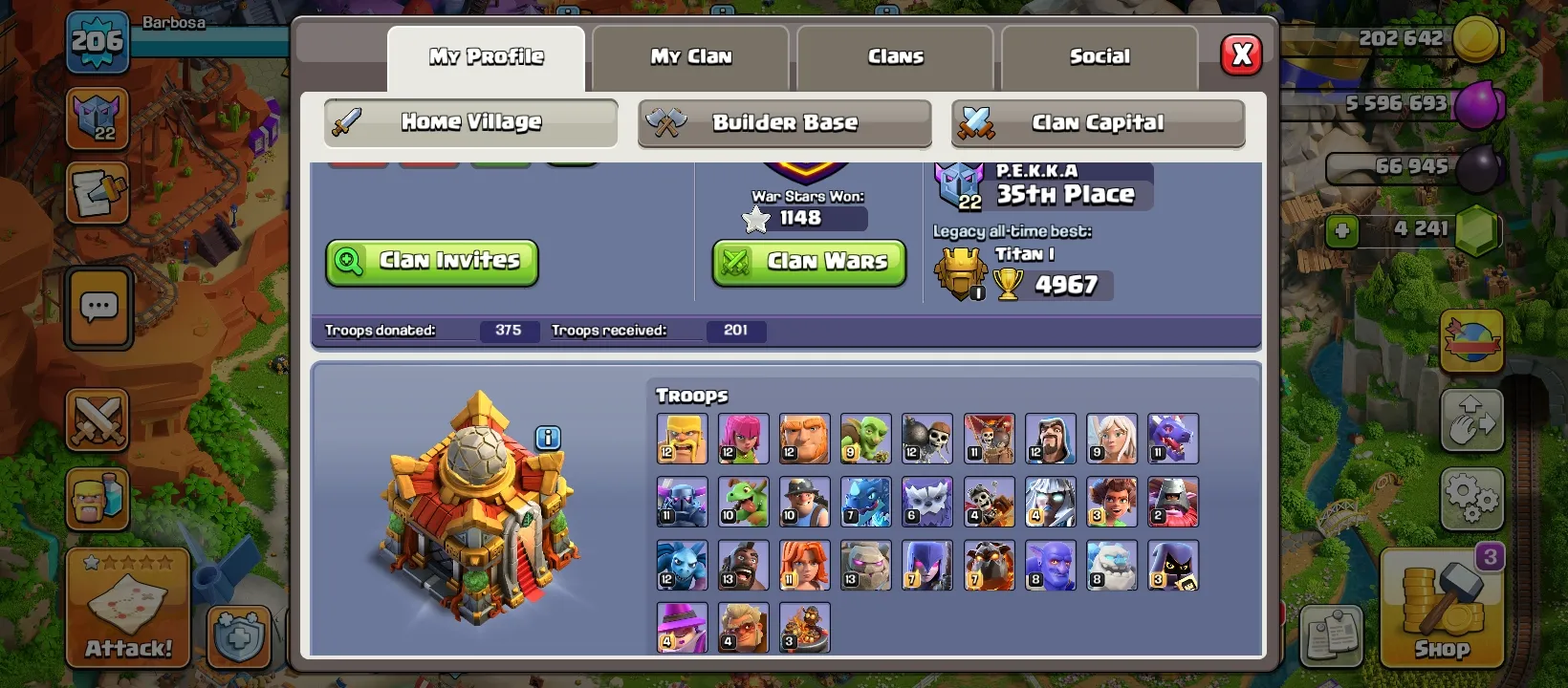Tap the Town Hall info button
The height and width of the screenshot is (688, 1568).
pyautogui.click(x=546, y=437)
